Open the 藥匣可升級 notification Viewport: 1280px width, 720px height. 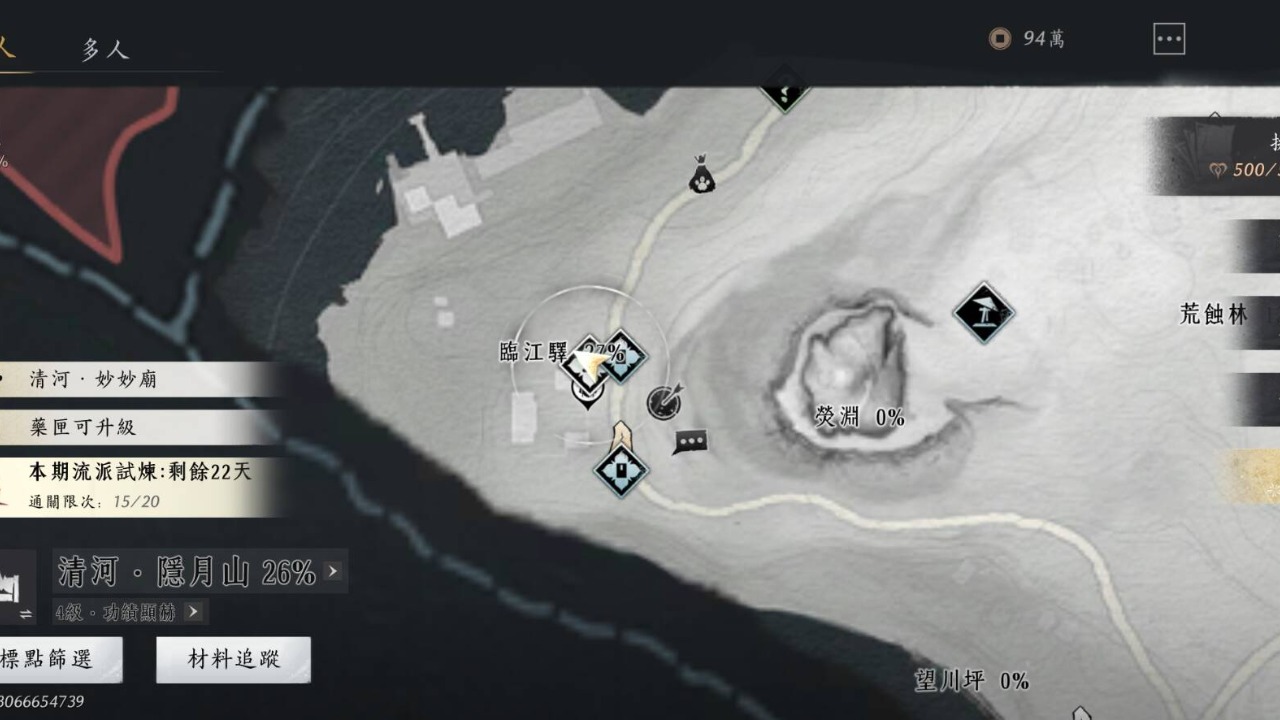[x=140, y=427]
